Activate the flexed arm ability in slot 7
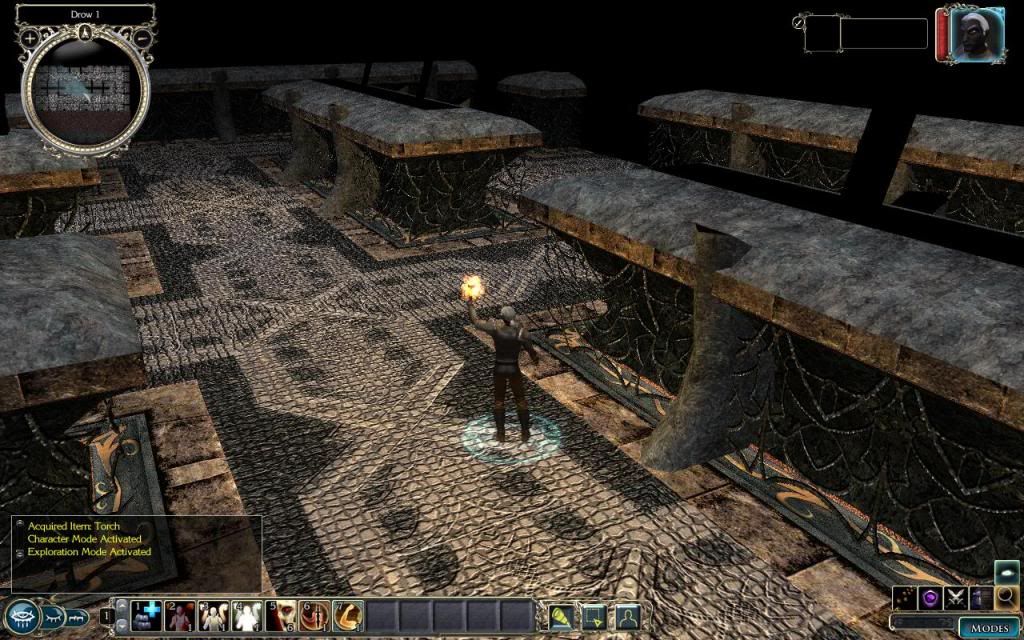The image size is (1024, 640). point(349,615)
